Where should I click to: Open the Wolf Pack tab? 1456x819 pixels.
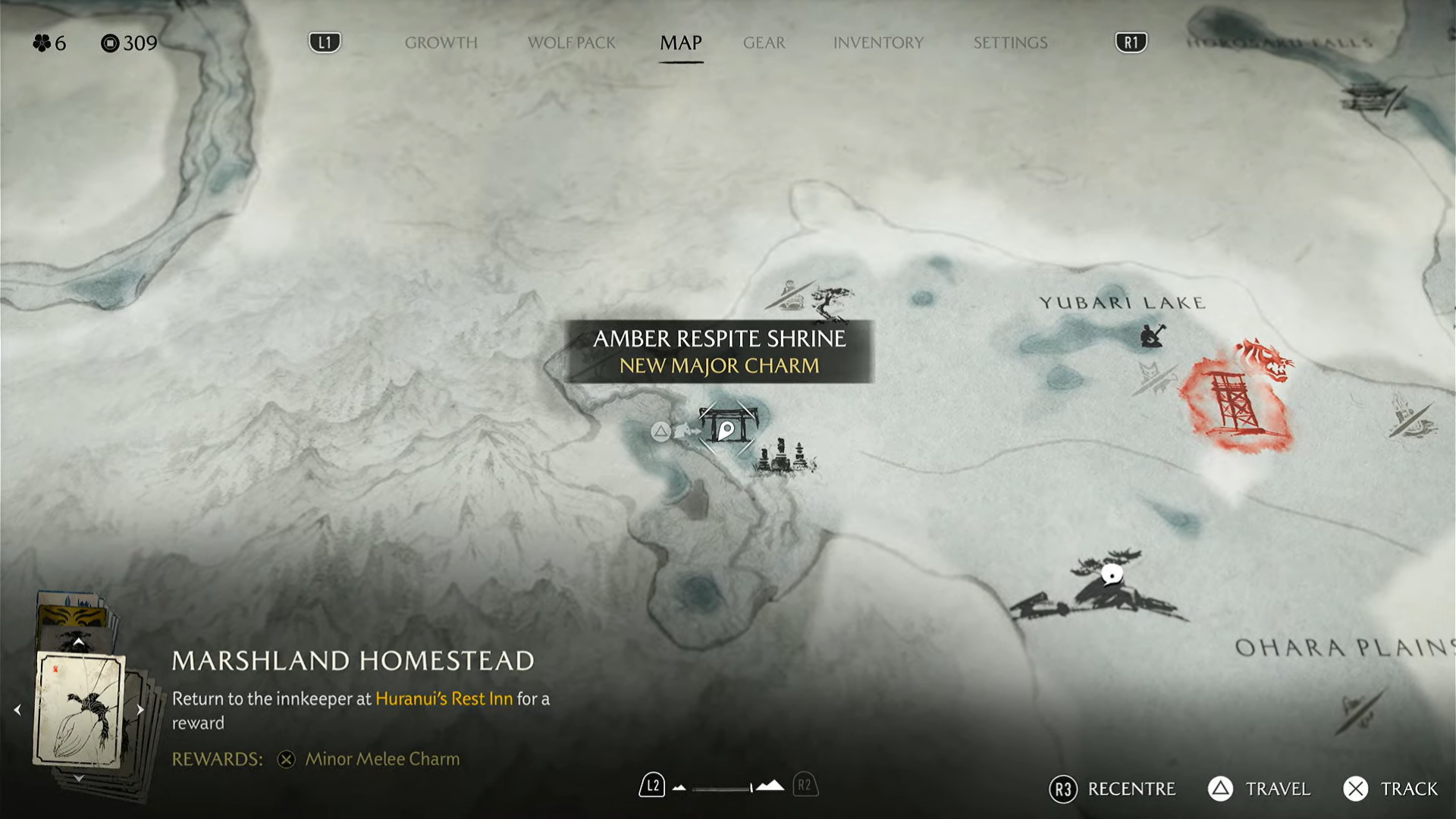pyautogui.click(x=571, y=43)
